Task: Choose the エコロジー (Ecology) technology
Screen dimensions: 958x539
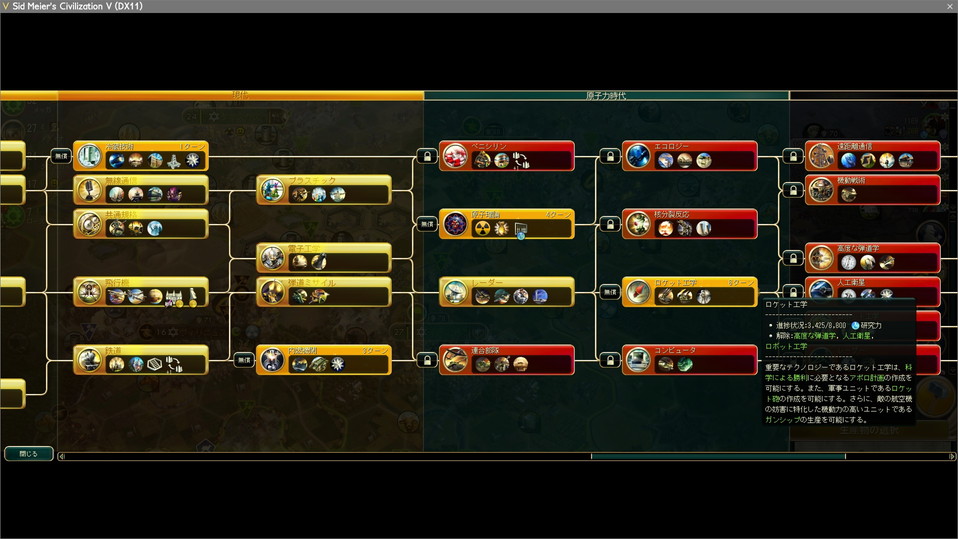Action: [689, 156]
